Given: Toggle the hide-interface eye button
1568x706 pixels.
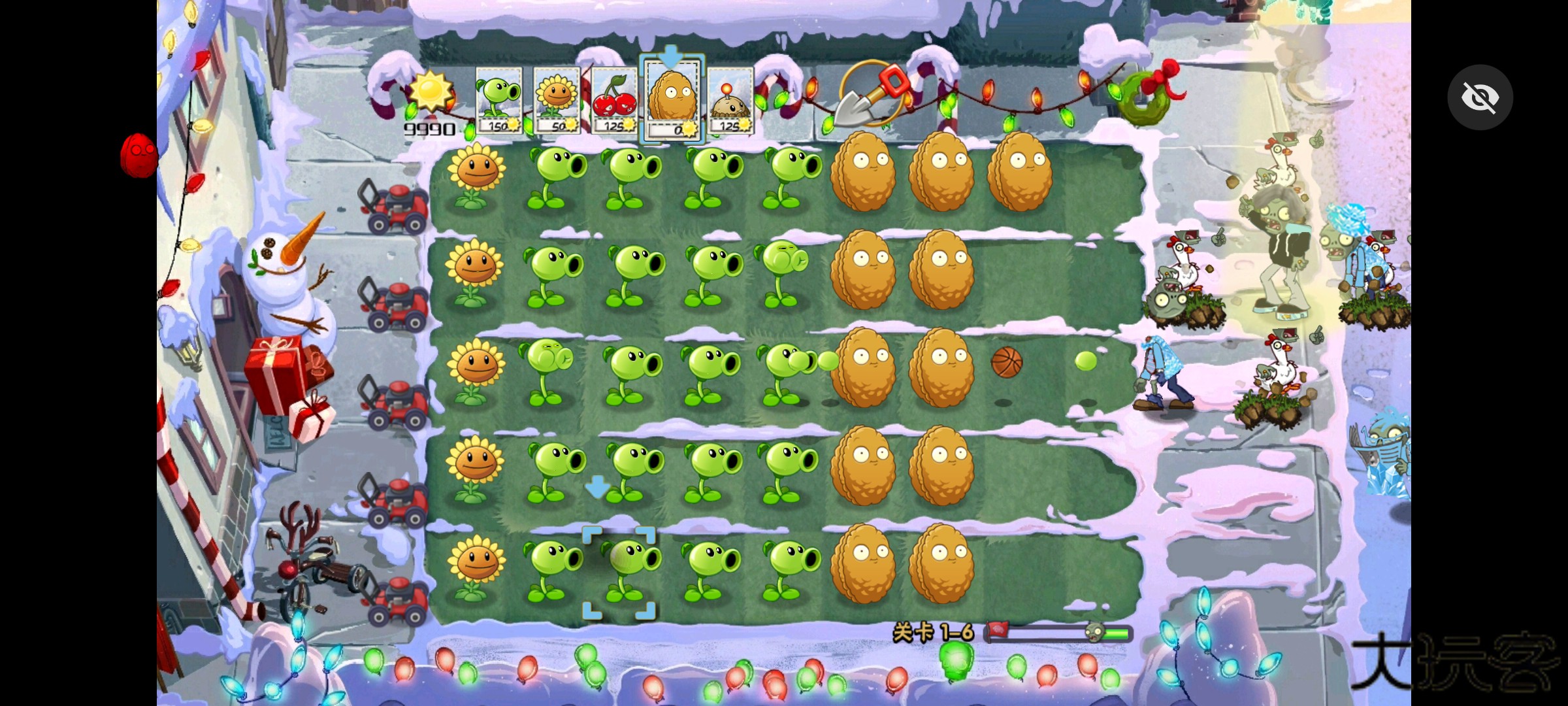Looking at the screenshot, I should [x=1480, y=97].
